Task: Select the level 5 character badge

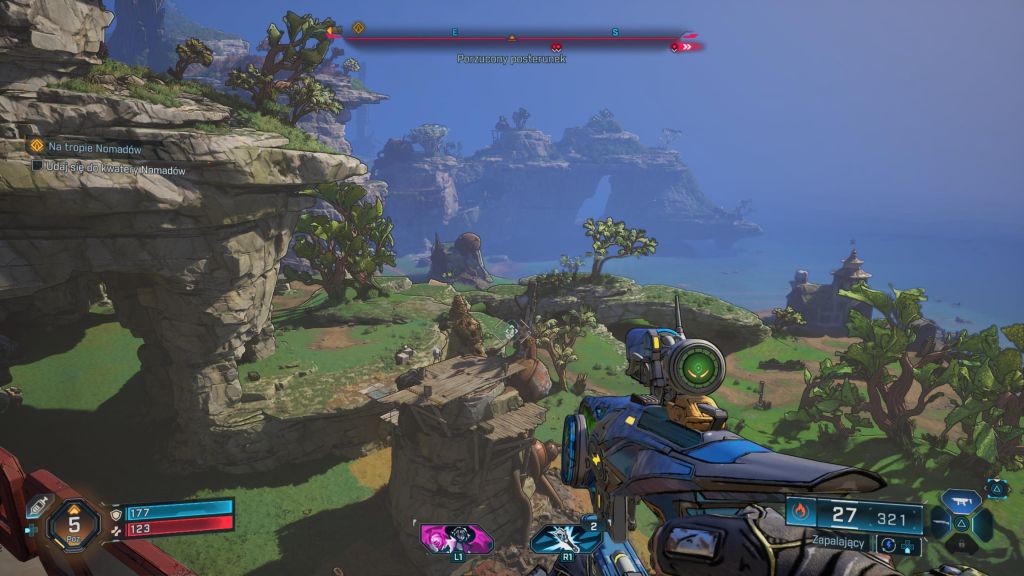Action: click(74, 523)
